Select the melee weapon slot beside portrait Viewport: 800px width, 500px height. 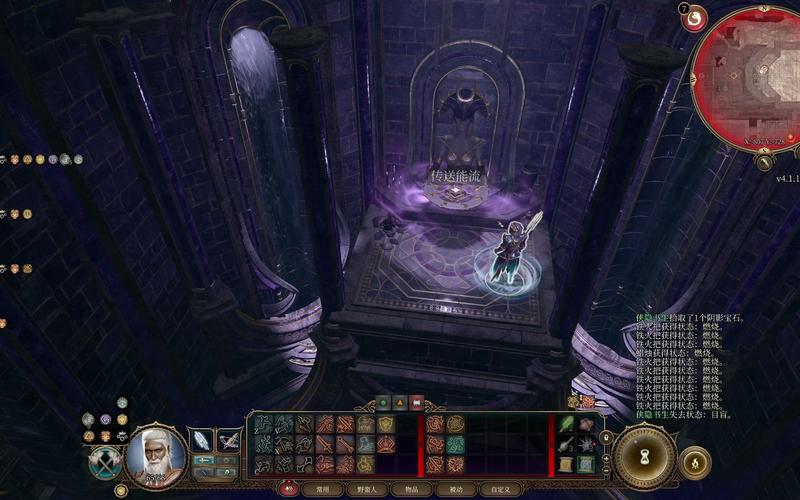201,440
